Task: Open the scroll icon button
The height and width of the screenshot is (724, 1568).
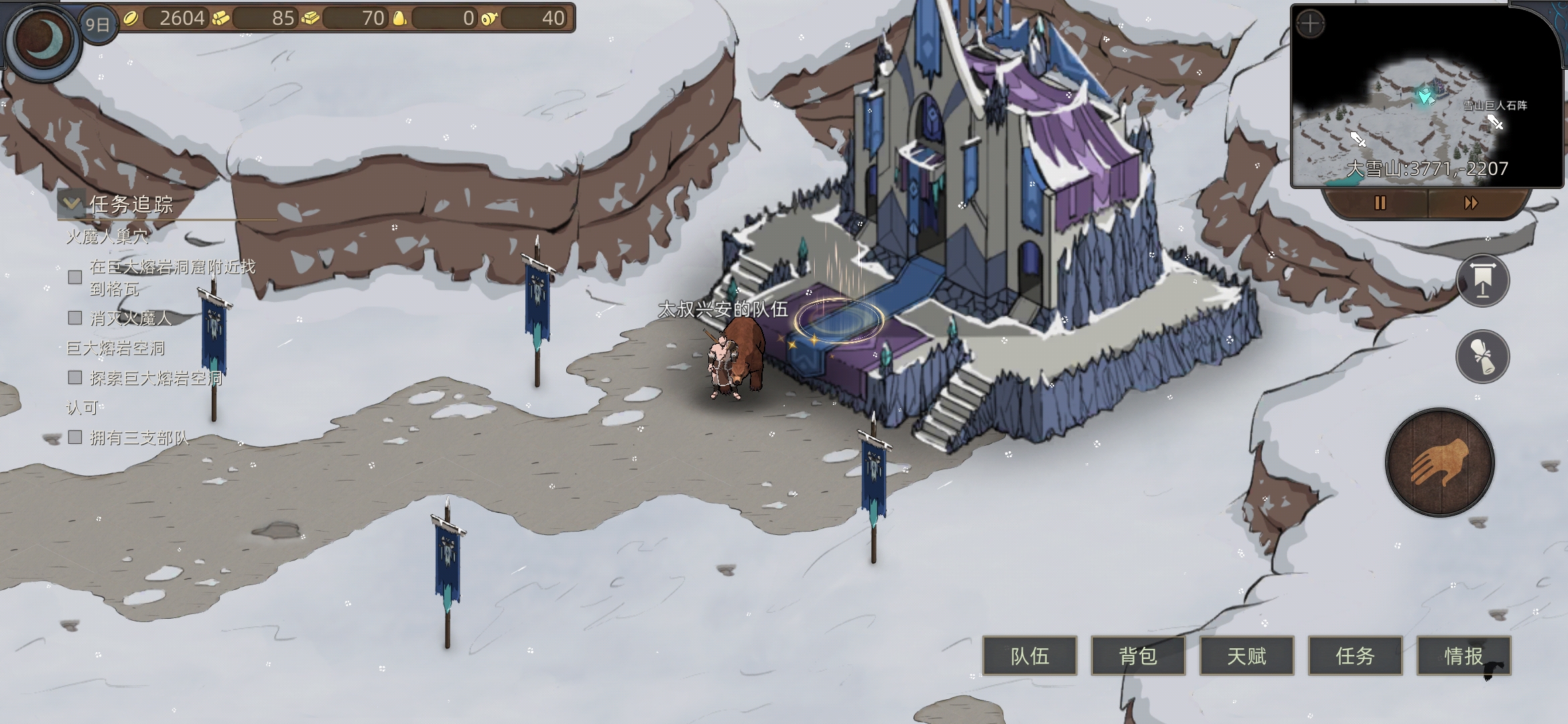Action: coord(1482,356)
